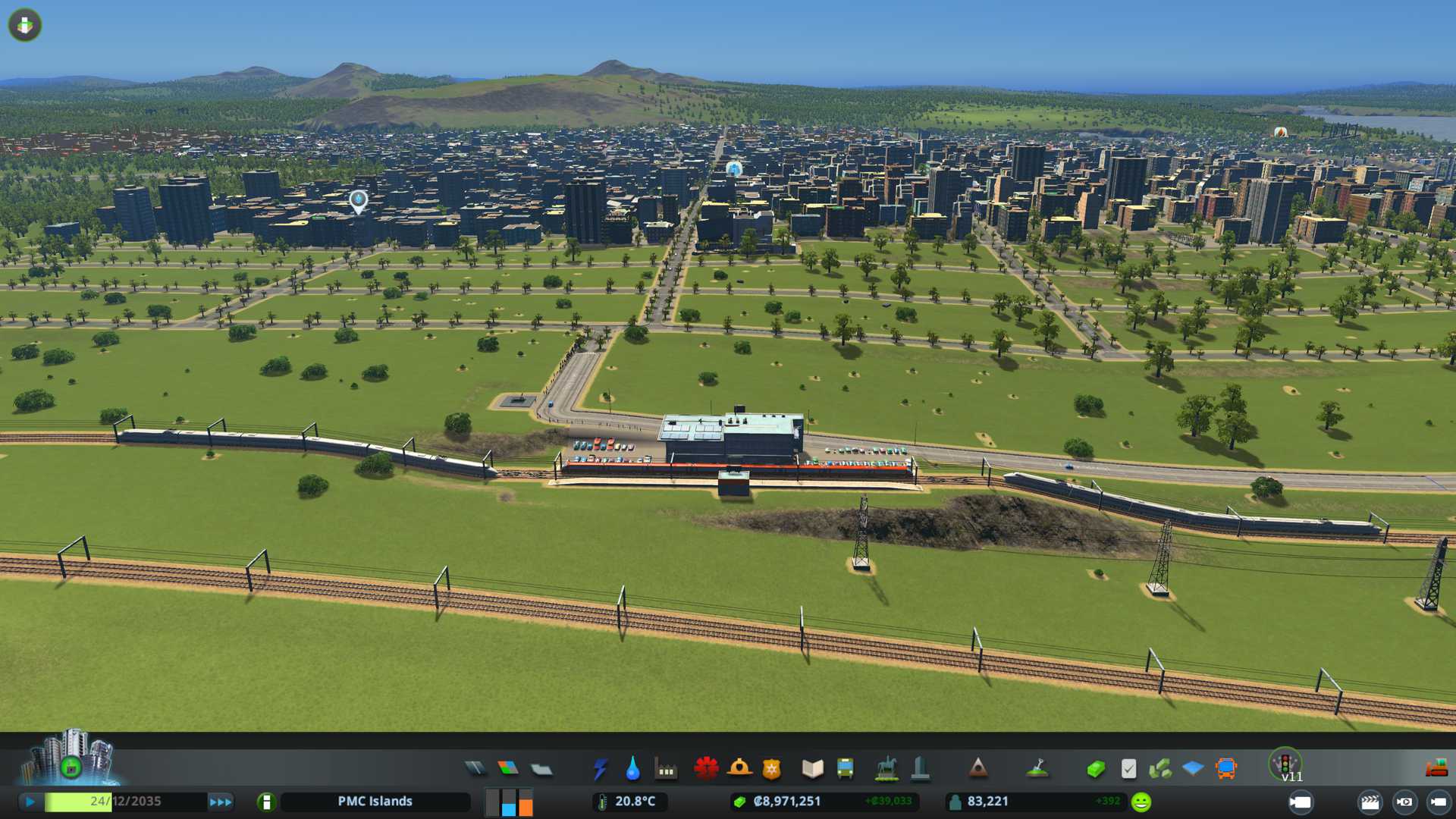Open the Education book menu

[812, 769]
